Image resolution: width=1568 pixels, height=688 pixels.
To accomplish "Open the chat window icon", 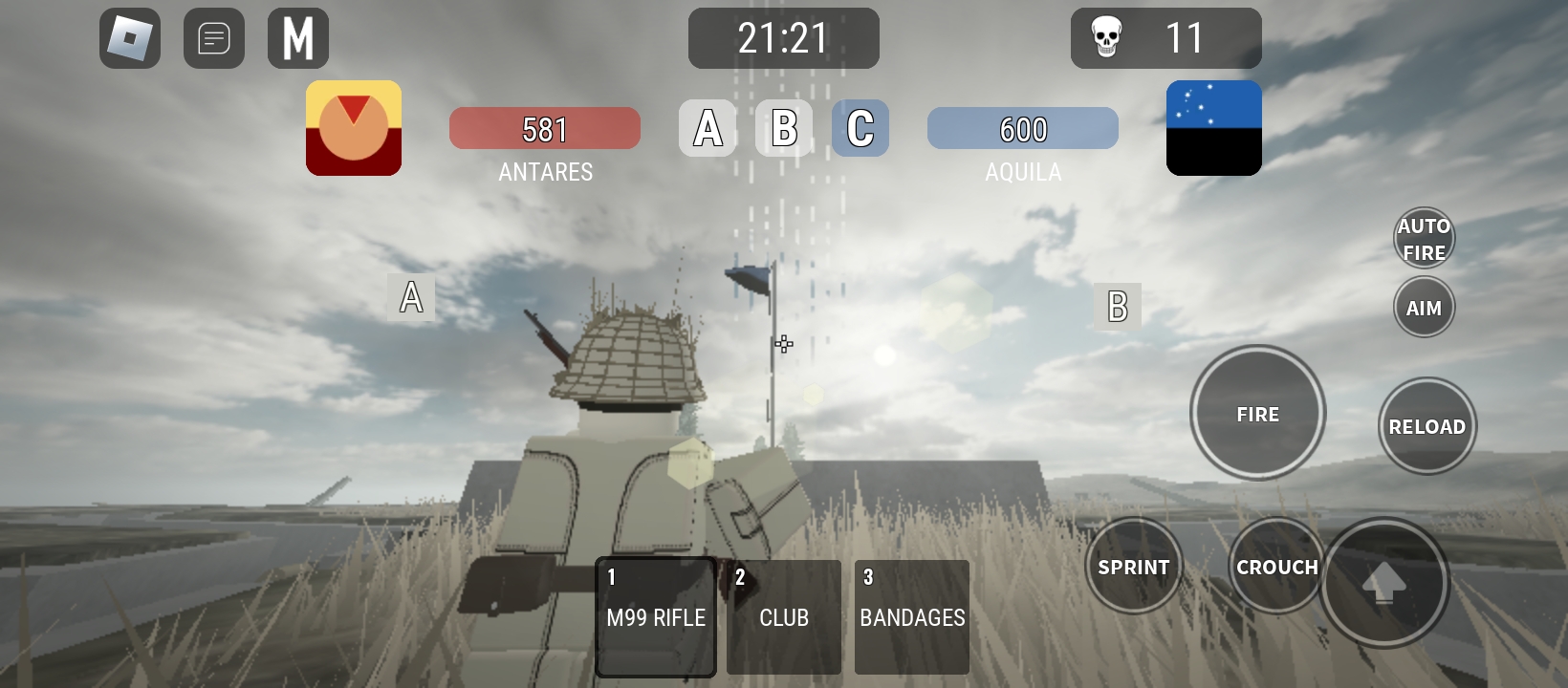I will click(214, 38).
